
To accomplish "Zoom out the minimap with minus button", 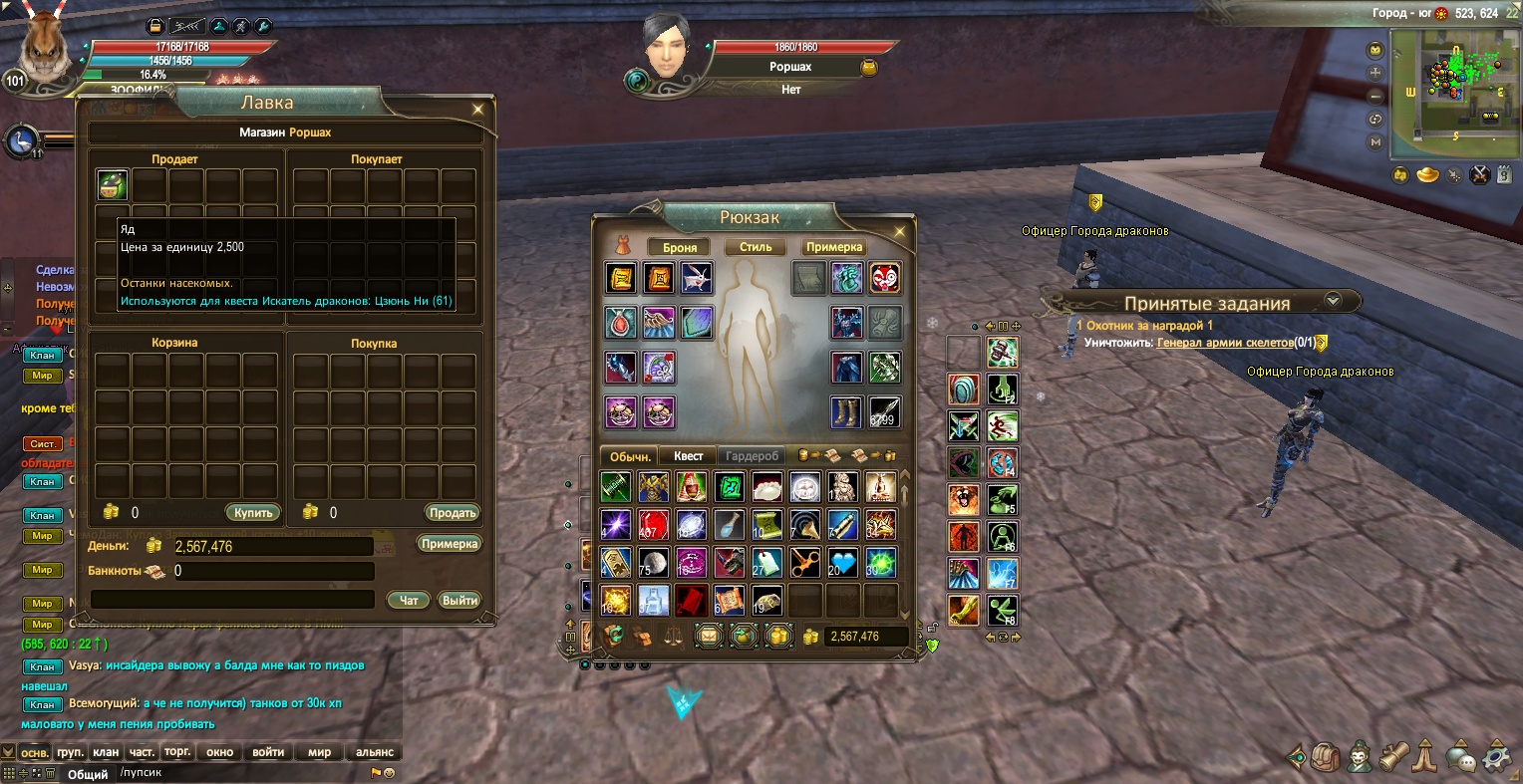I will tap(1376, 97).
